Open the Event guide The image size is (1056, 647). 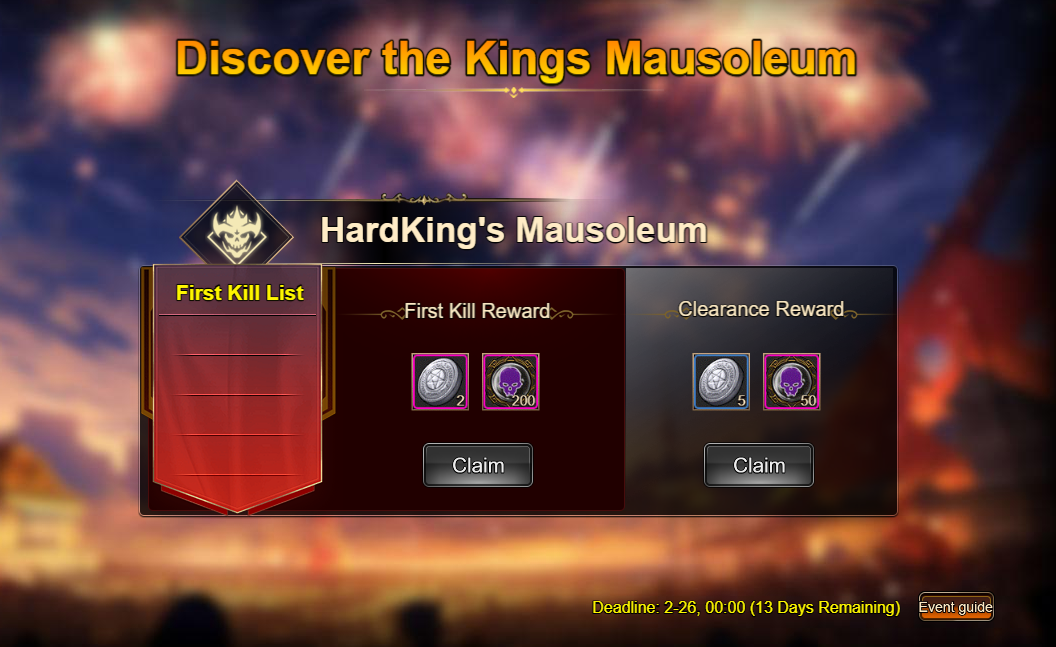pos(956,607)
